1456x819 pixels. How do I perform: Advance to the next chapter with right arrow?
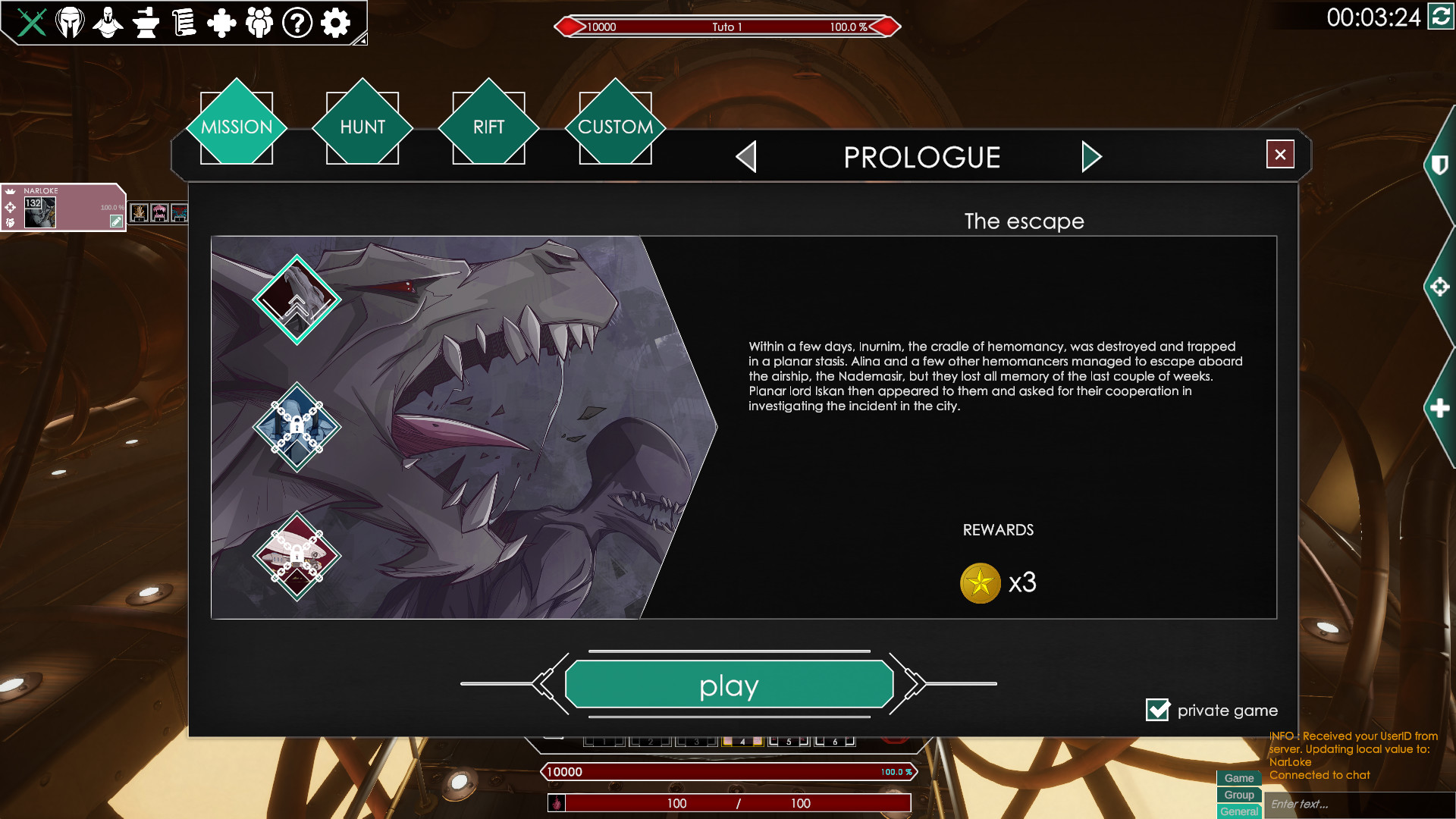click(x=1090, y=157)
